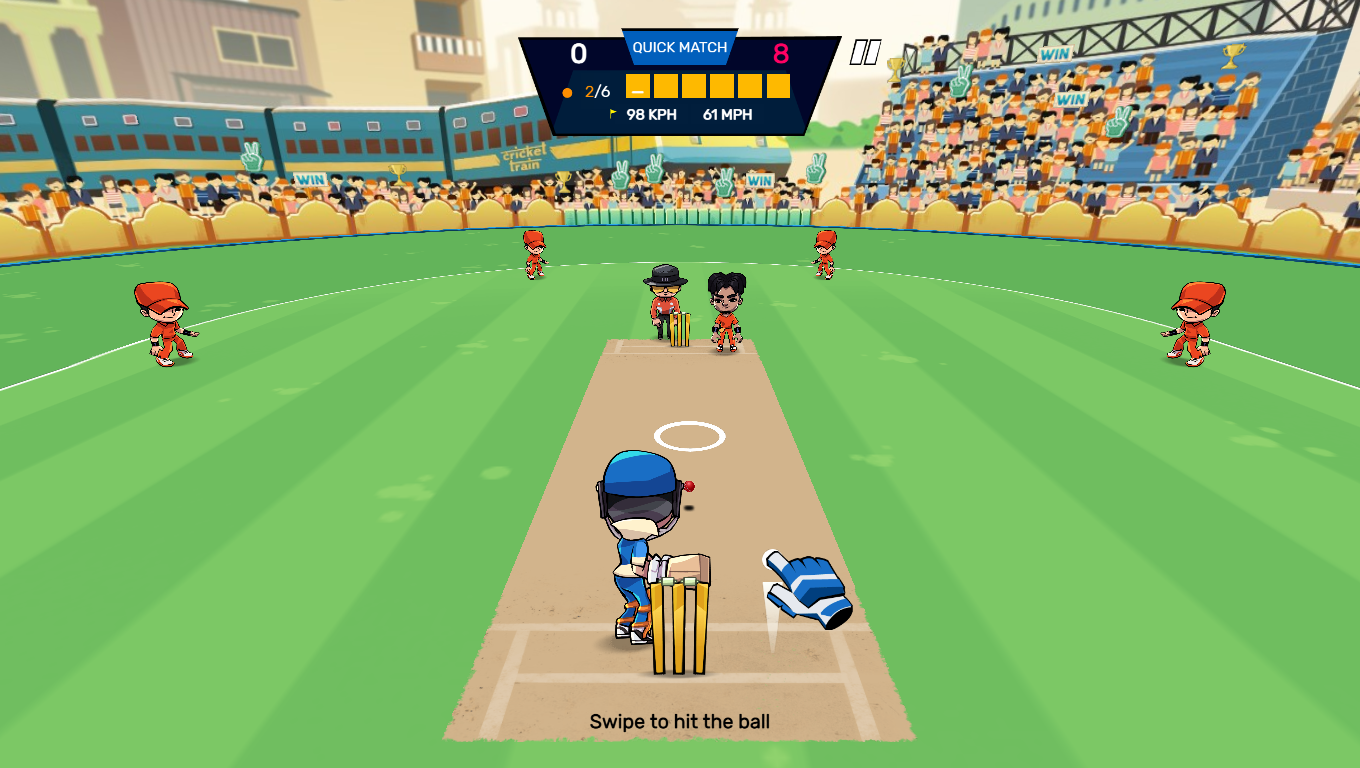Screen dimensions: 1360x768
Task: Select the Quick Match mode label
Action: click(x=679, y=47)
